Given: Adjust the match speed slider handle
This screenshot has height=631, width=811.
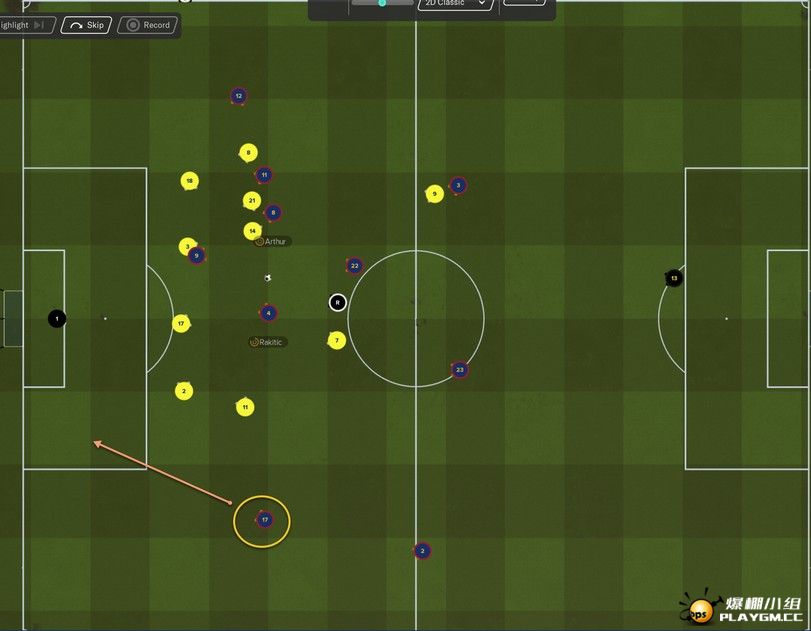Looking at the screenshot, I should tap(382, 3).
